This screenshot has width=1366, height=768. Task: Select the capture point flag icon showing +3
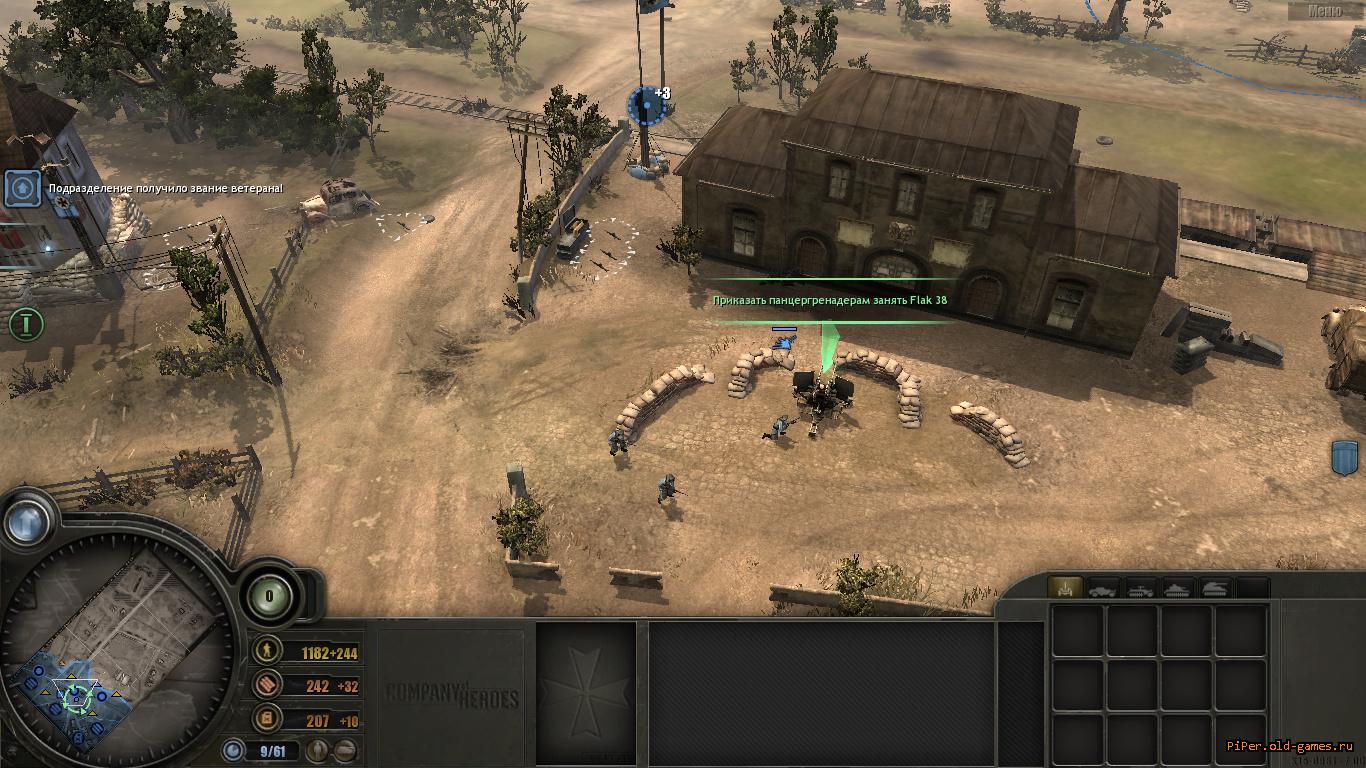pyautogui.click(x=646, y=105)
